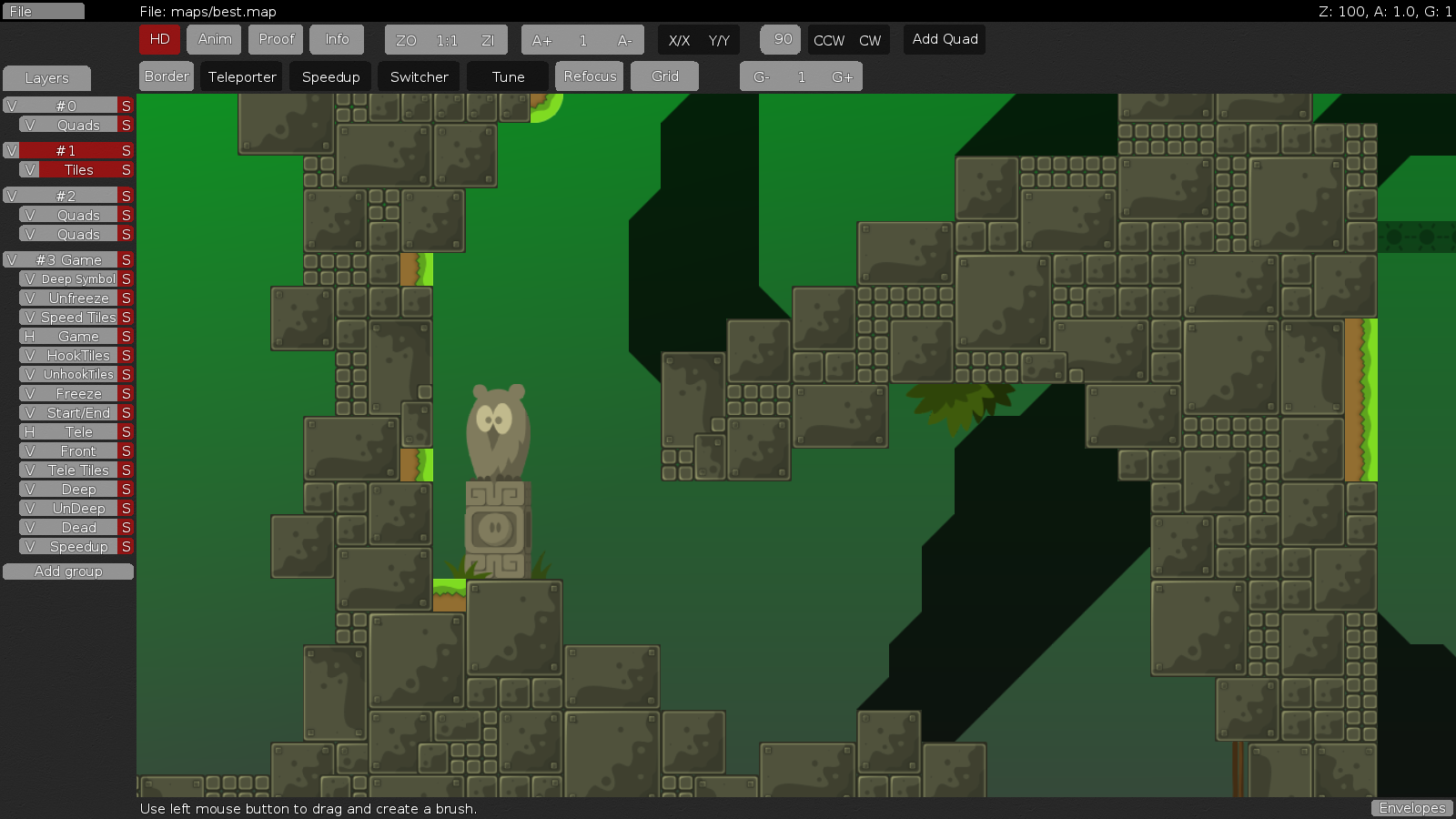Open the Teleporter tool

tap(242, 77)
